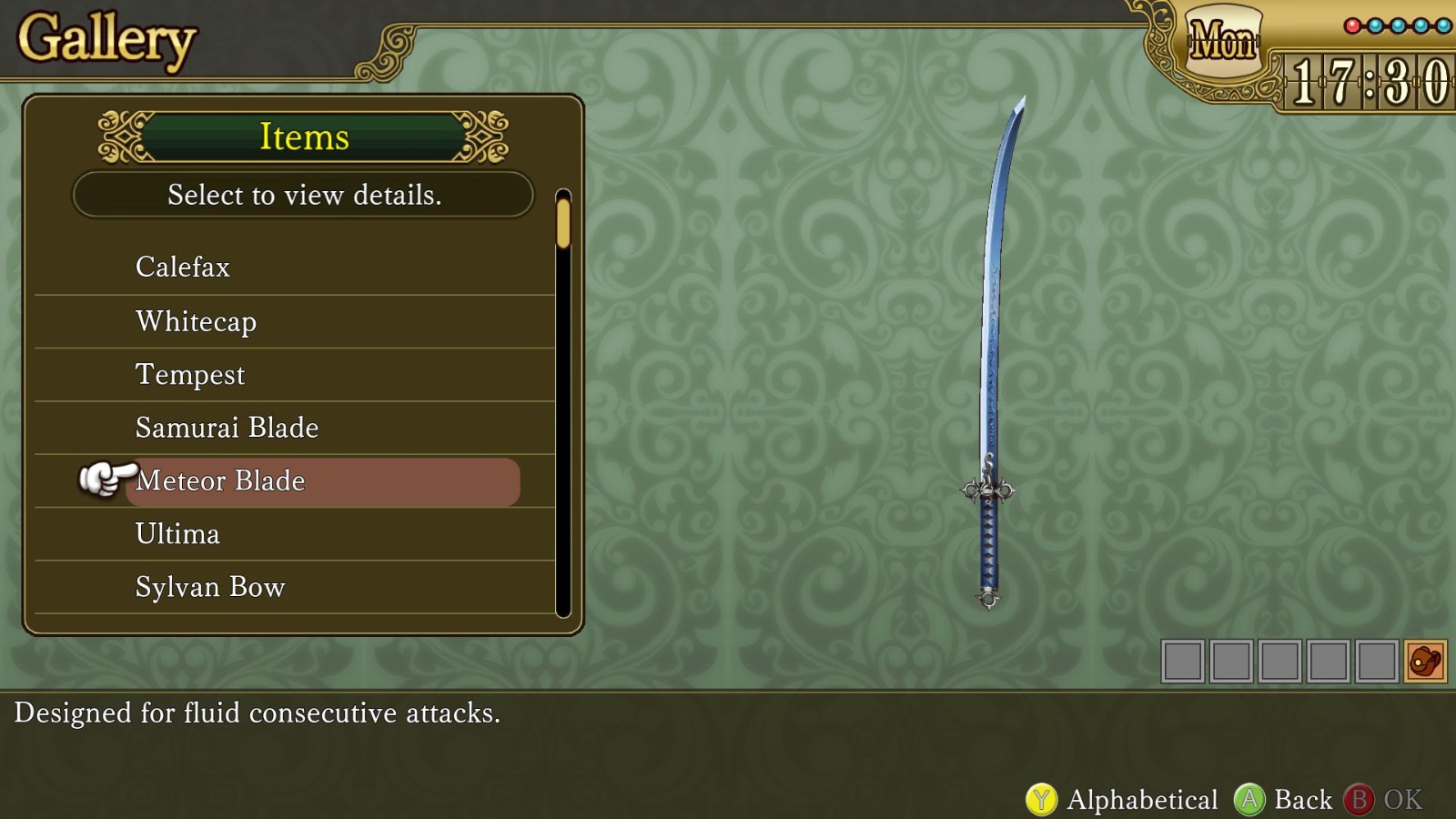Open the Items category header

pos(304,136)
